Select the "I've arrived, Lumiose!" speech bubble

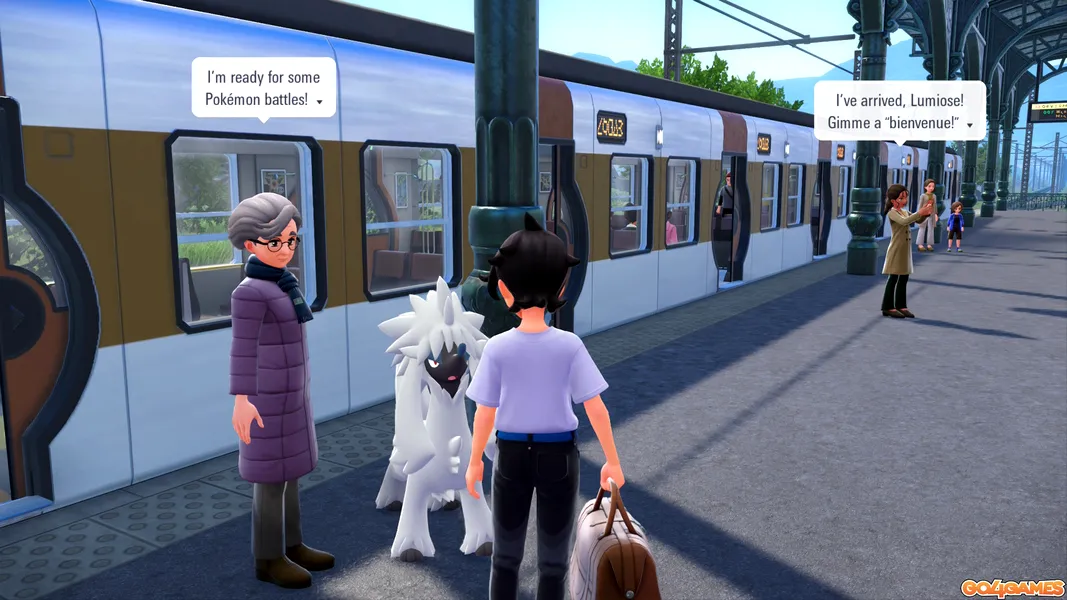[899, 110]
